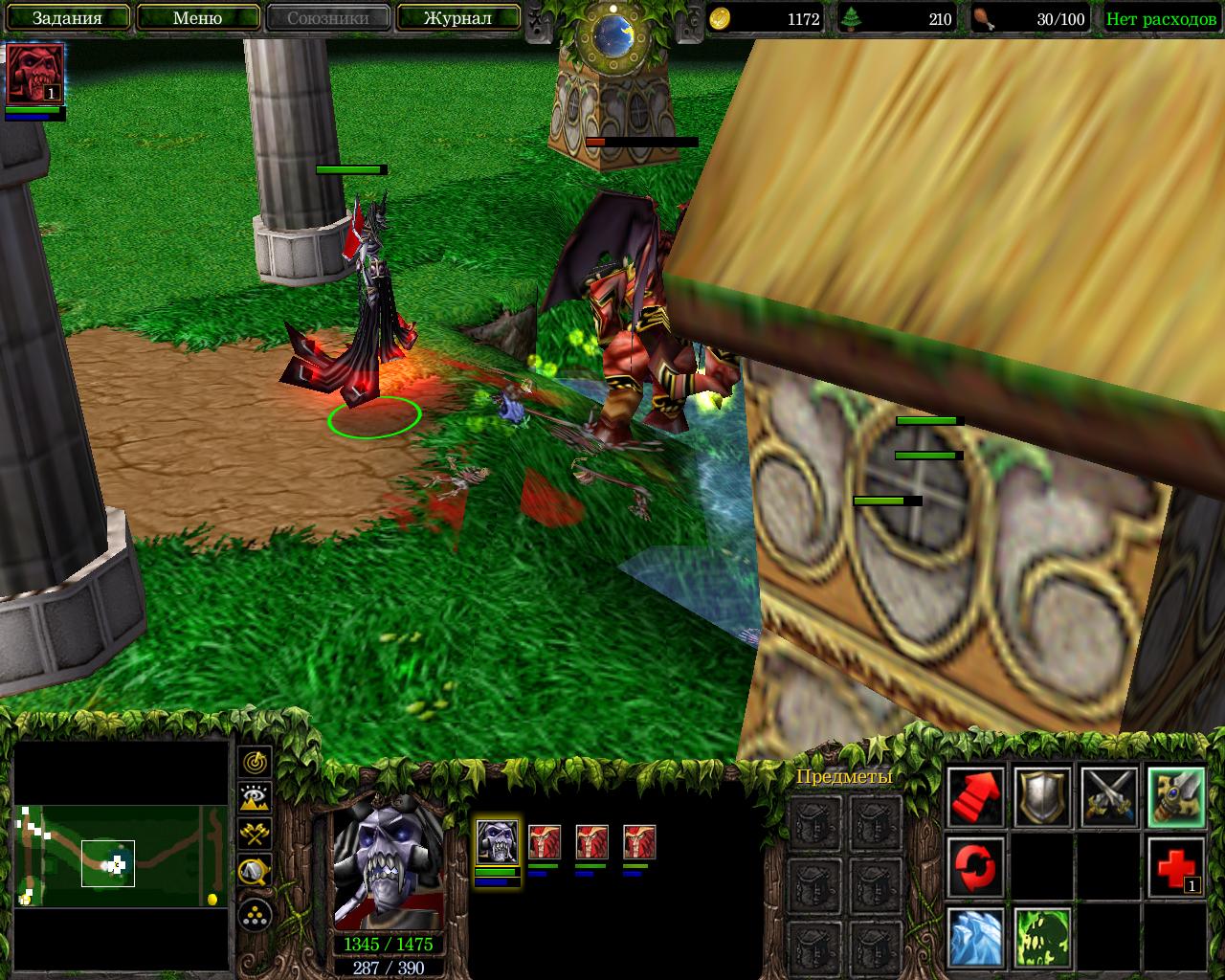Image resolution: width=1225 pixels, height=980 pixels.
Task: Toggle the formation movement button
Action: click(x=255, y=916)
